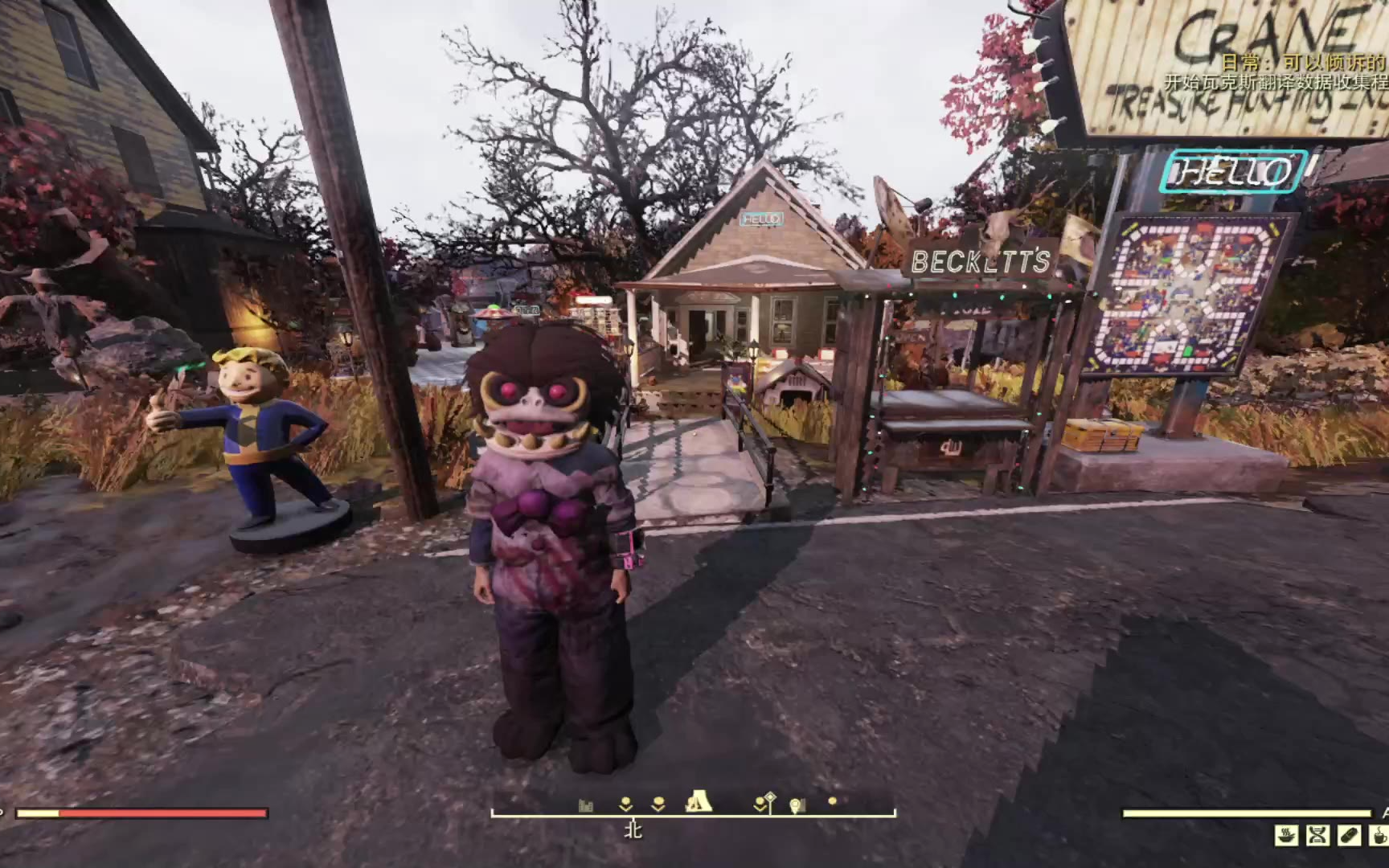
Task: Click the building marker on the compass
Action: (x=586, y=805)
